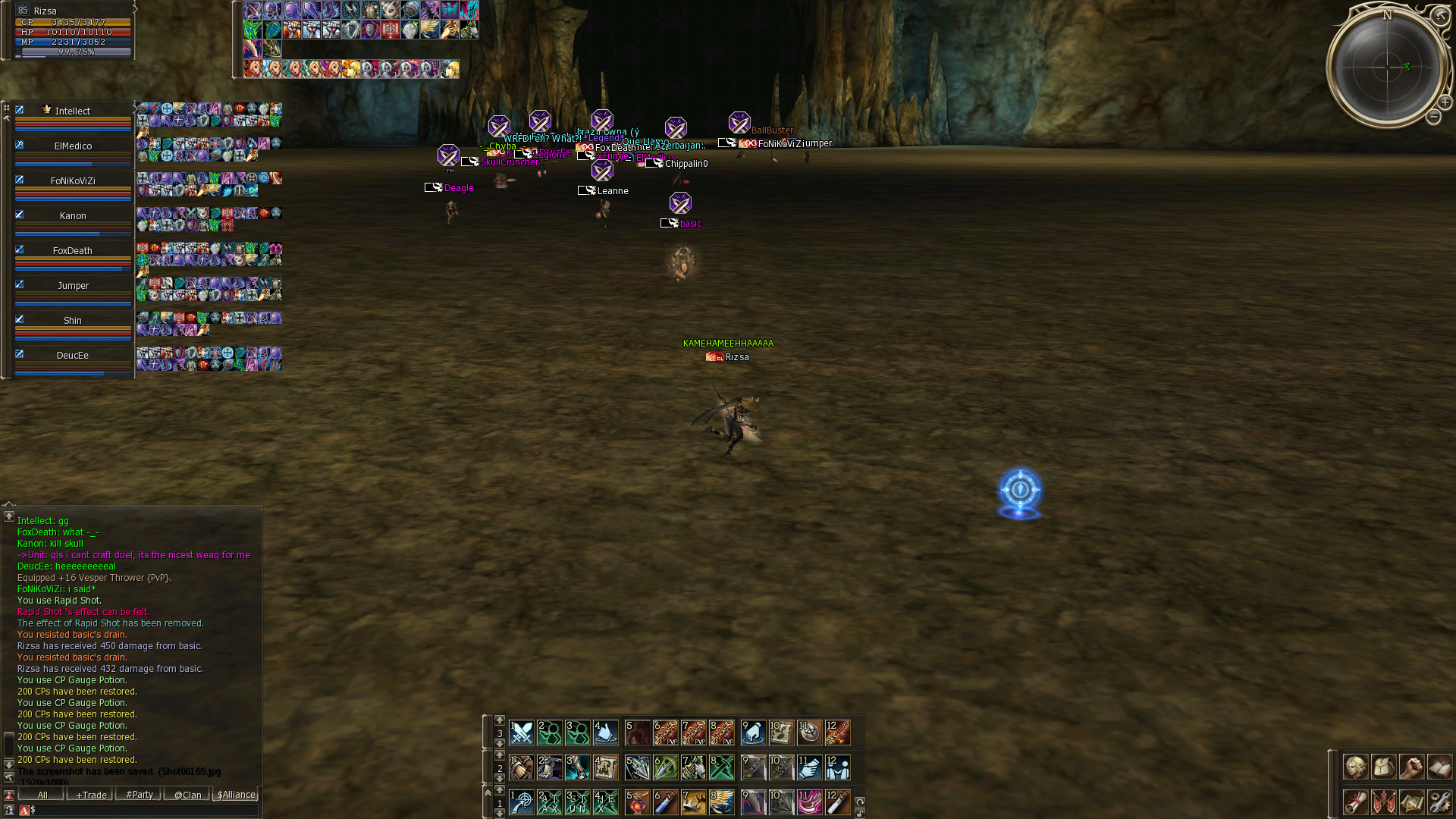This screenshot has width=1456, height=819.
Task: Use the red potion in hotbar slot 5
Action: click(x=638, y=802)
